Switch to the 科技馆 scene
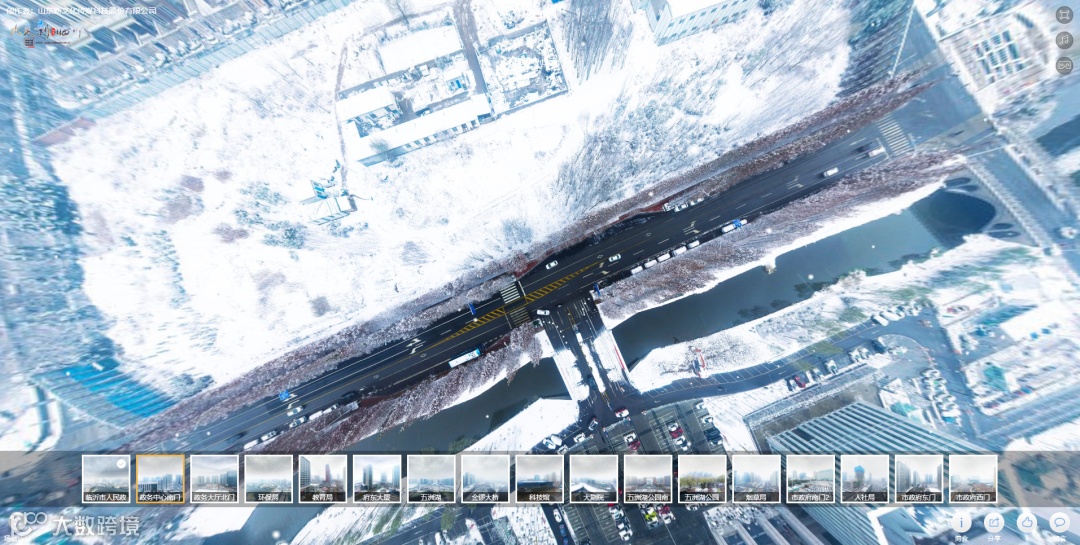 click(539, 477)
